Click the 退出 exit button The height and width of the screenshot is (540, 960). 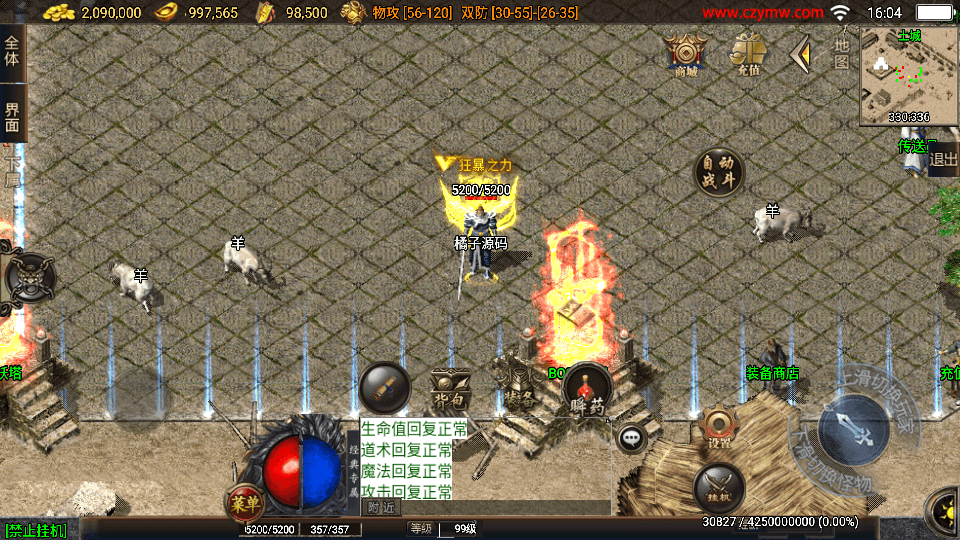(x=943, y=159)
